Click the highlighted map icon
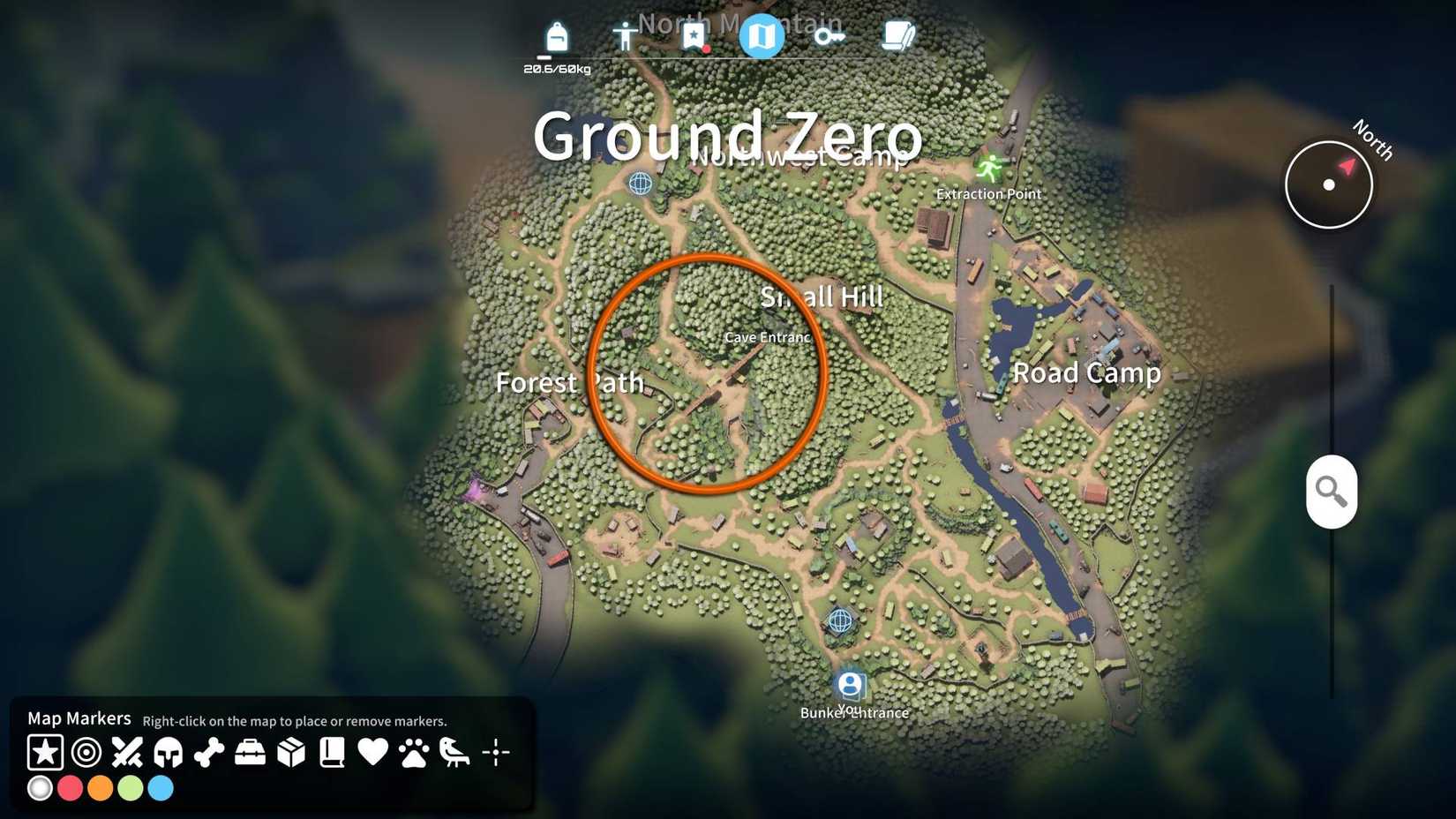This screenshot has width=1456, height=819. pos(762,35)
